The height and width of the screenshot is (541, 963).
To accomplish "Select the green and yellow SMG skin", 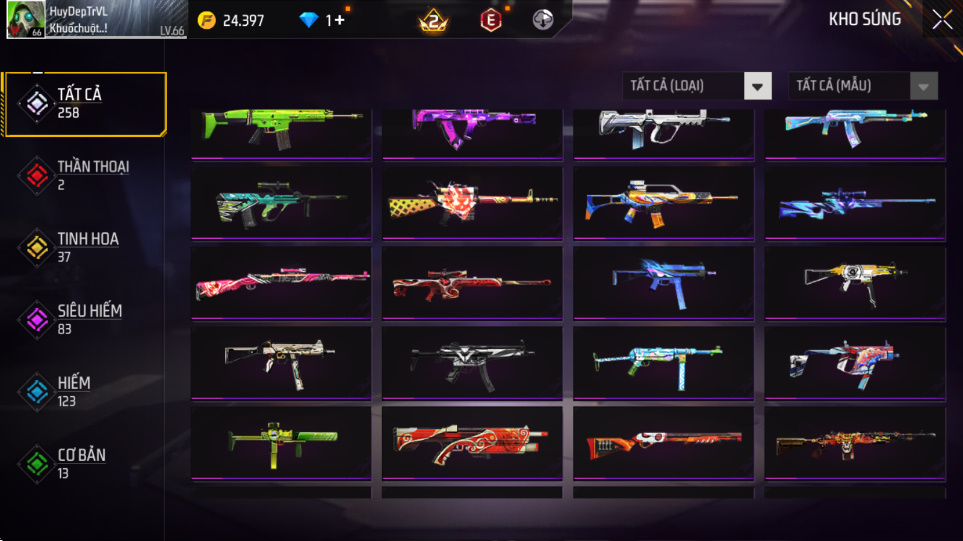I will 281,441.
